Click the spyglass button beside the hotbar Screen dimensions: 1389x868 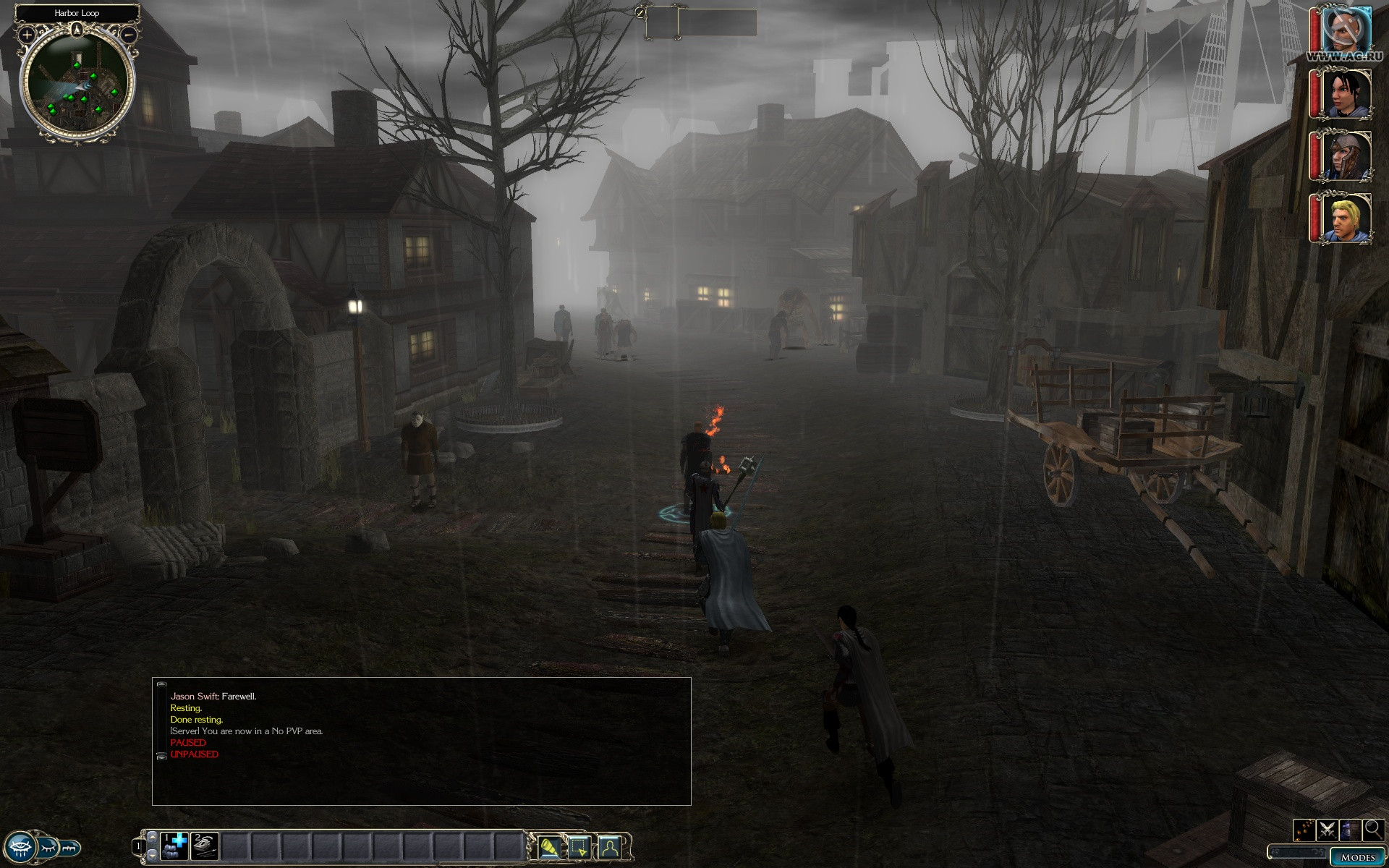pos(549,846)
